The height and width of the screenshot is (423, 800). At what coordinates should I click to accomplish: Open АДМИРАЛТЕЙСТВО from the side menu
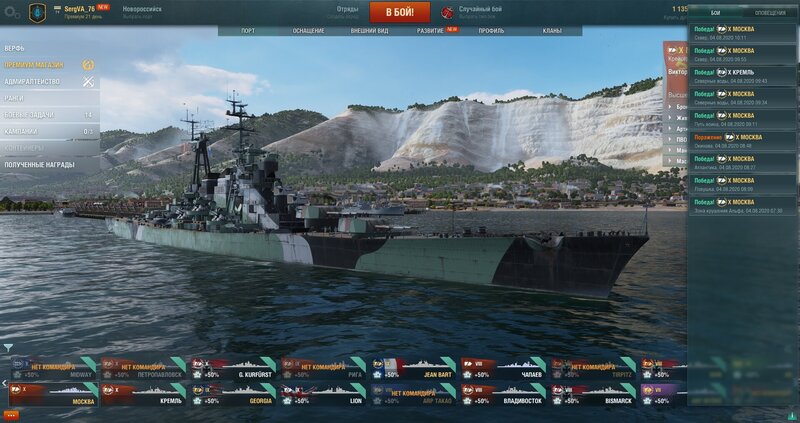(33, 81)
